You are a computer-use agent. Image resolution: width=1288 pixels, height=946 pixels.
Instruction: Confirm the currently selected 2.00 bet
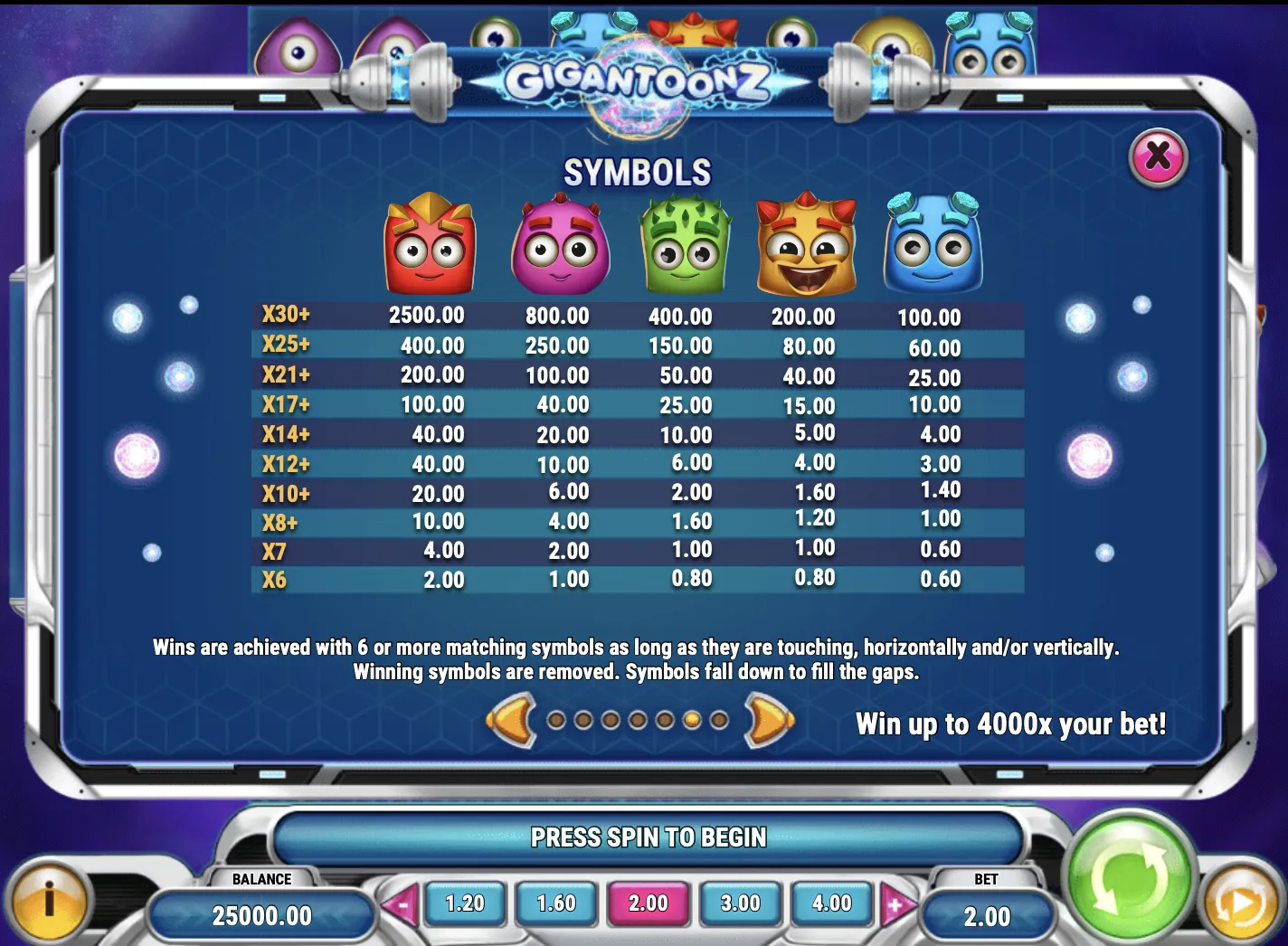649,903
